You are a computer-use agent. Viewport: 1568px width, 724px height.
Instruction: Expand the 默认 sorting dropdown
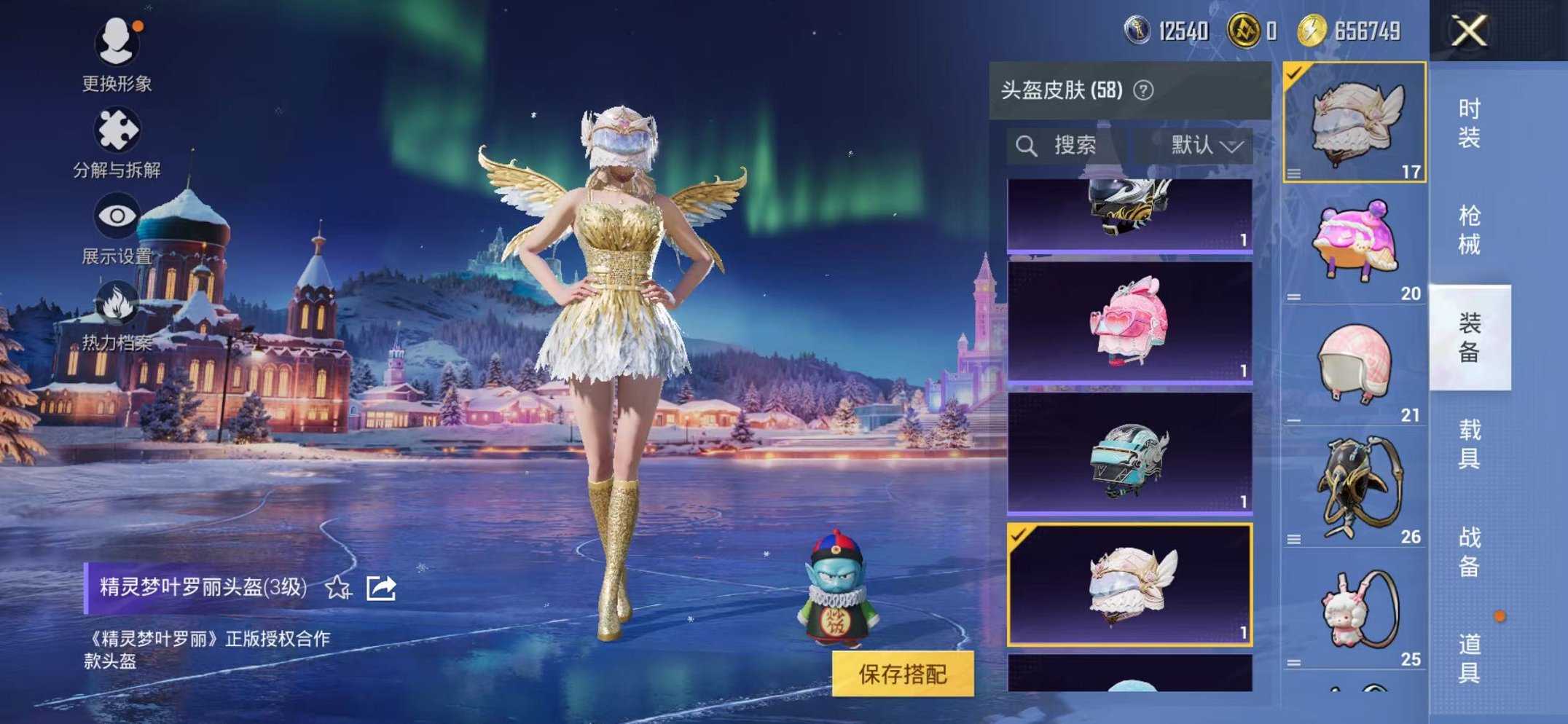coord(1210,144)
